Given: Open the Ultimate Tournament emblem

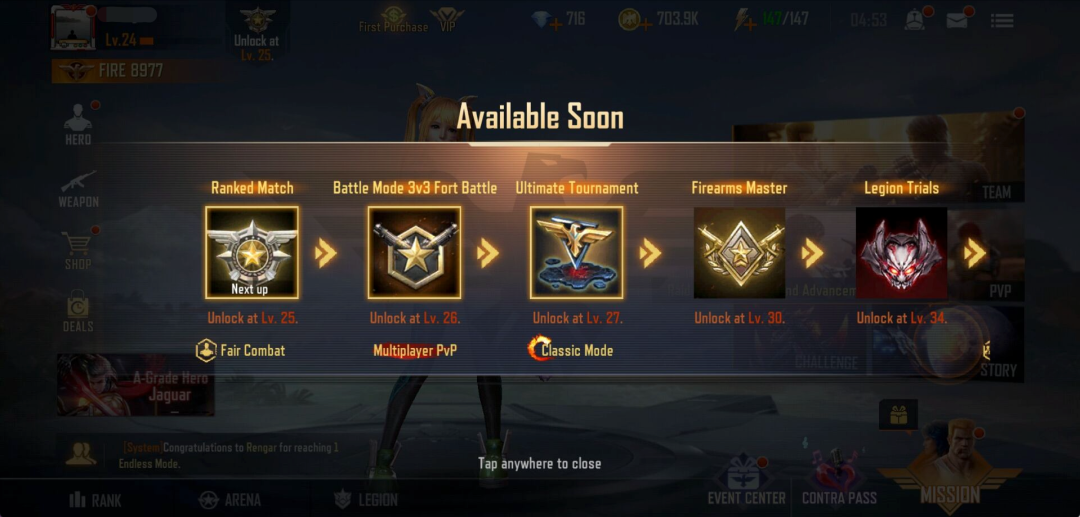Looking at the screenshot, I should [577, 252].
